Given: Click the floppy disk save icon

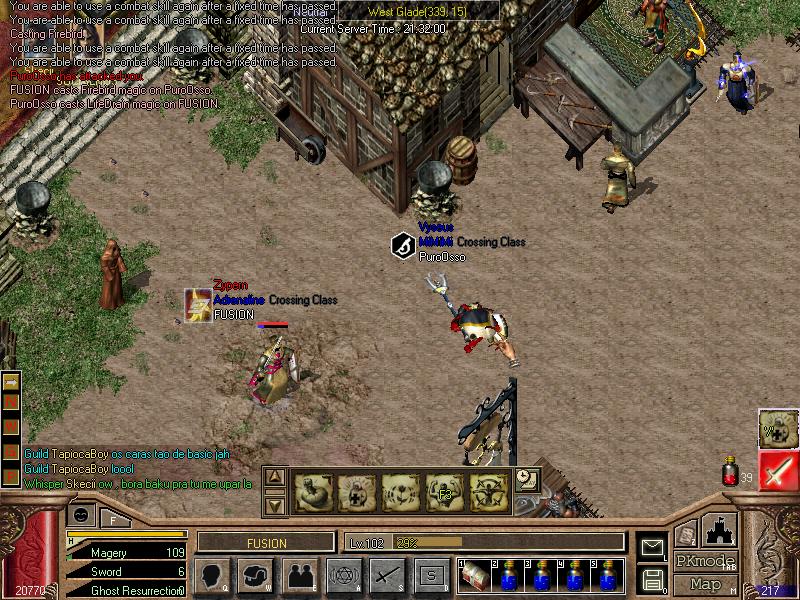Looking at the screenshot, I should tap(652, 577).
